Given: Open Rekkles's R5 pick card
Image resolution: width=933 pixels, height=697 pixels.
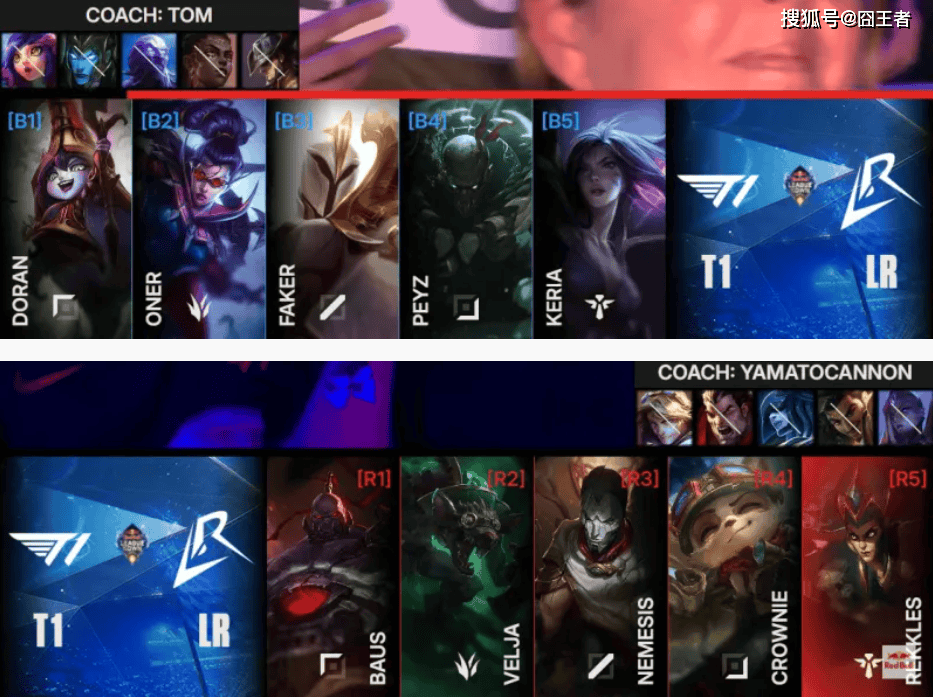Looking at the screenshot, I should point(866,577).
